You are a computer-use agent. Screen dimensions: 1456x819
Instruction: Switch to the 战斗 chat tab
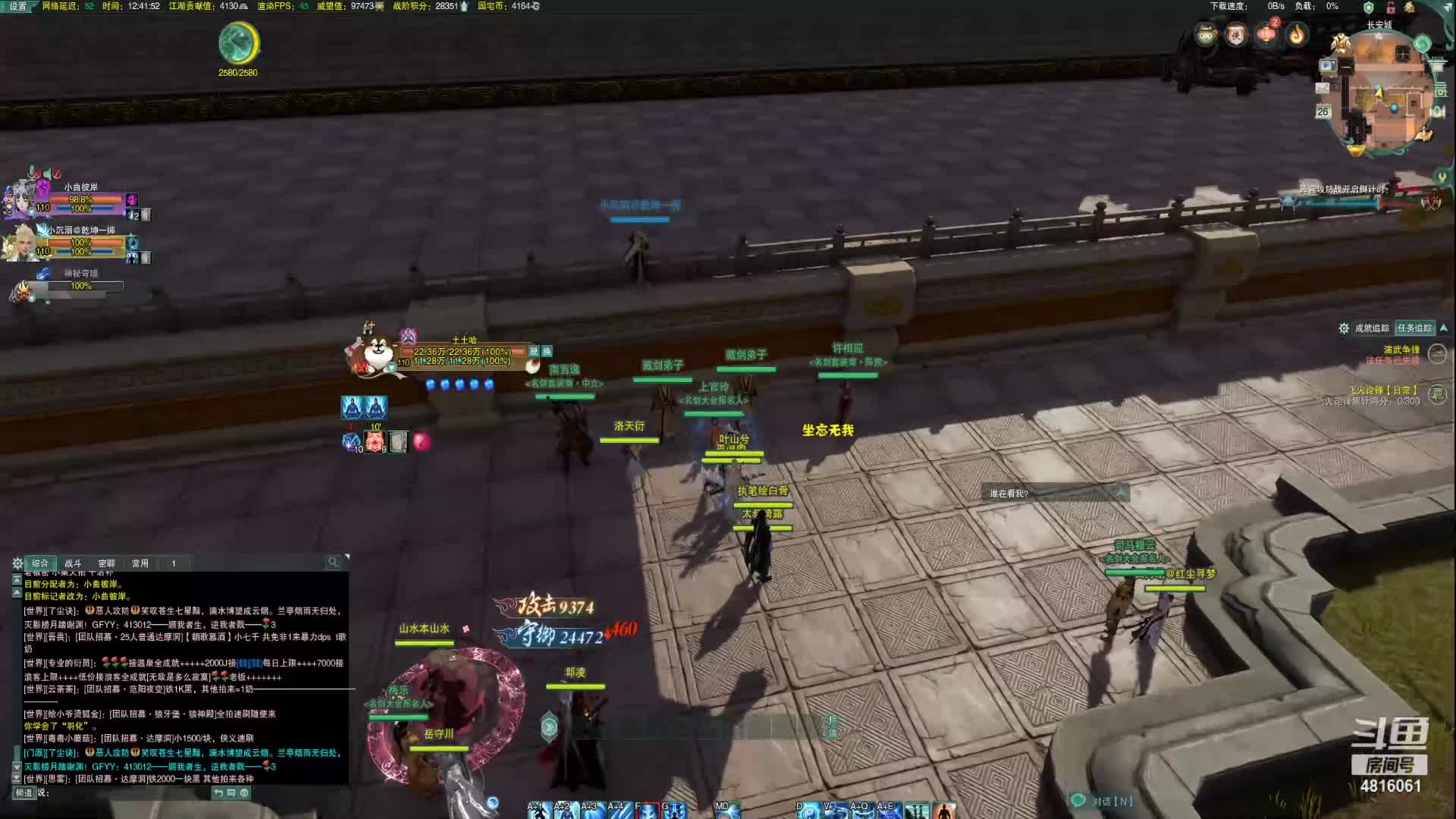pyautogui.click(x=73, y=563)
